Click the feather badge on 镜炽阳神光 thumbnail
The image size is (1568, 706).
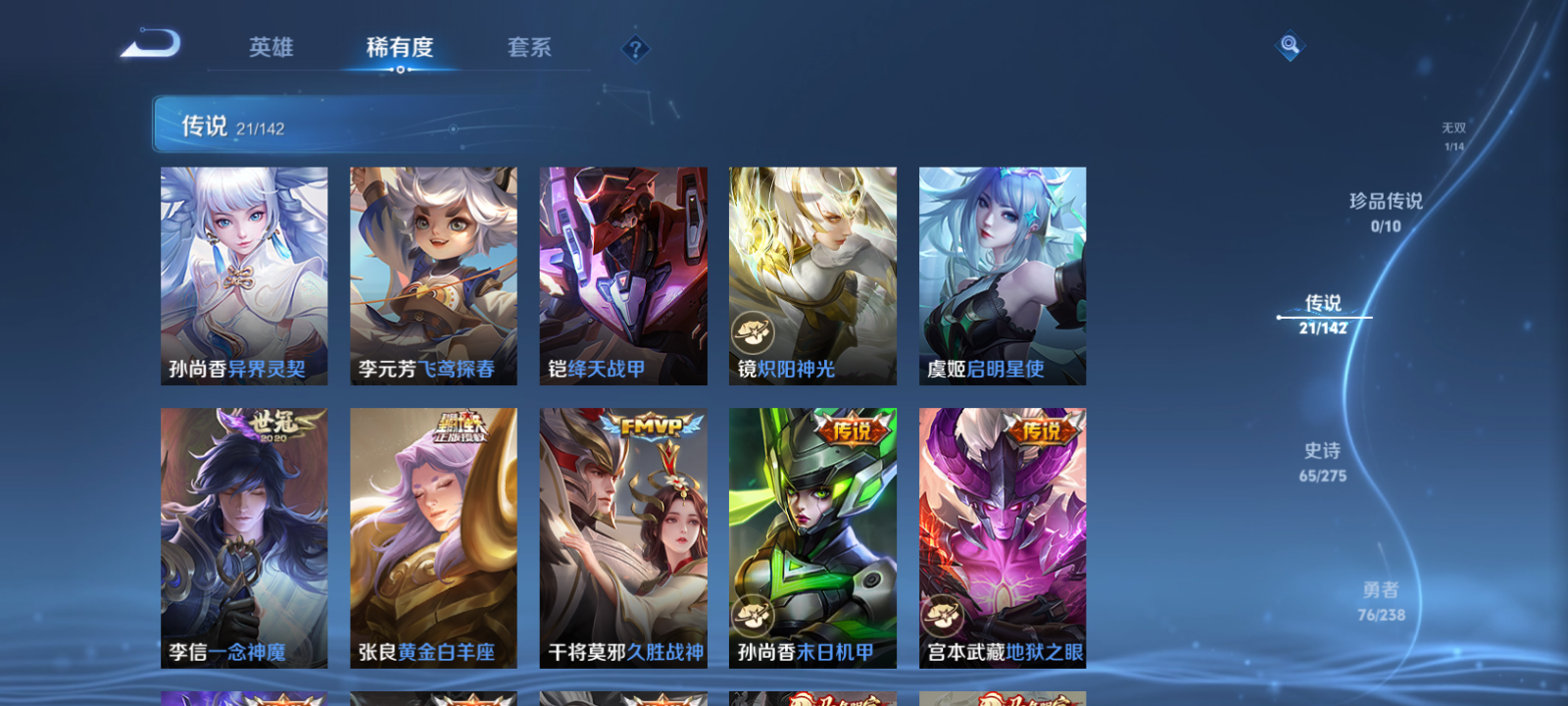click(x=751, y=329)
